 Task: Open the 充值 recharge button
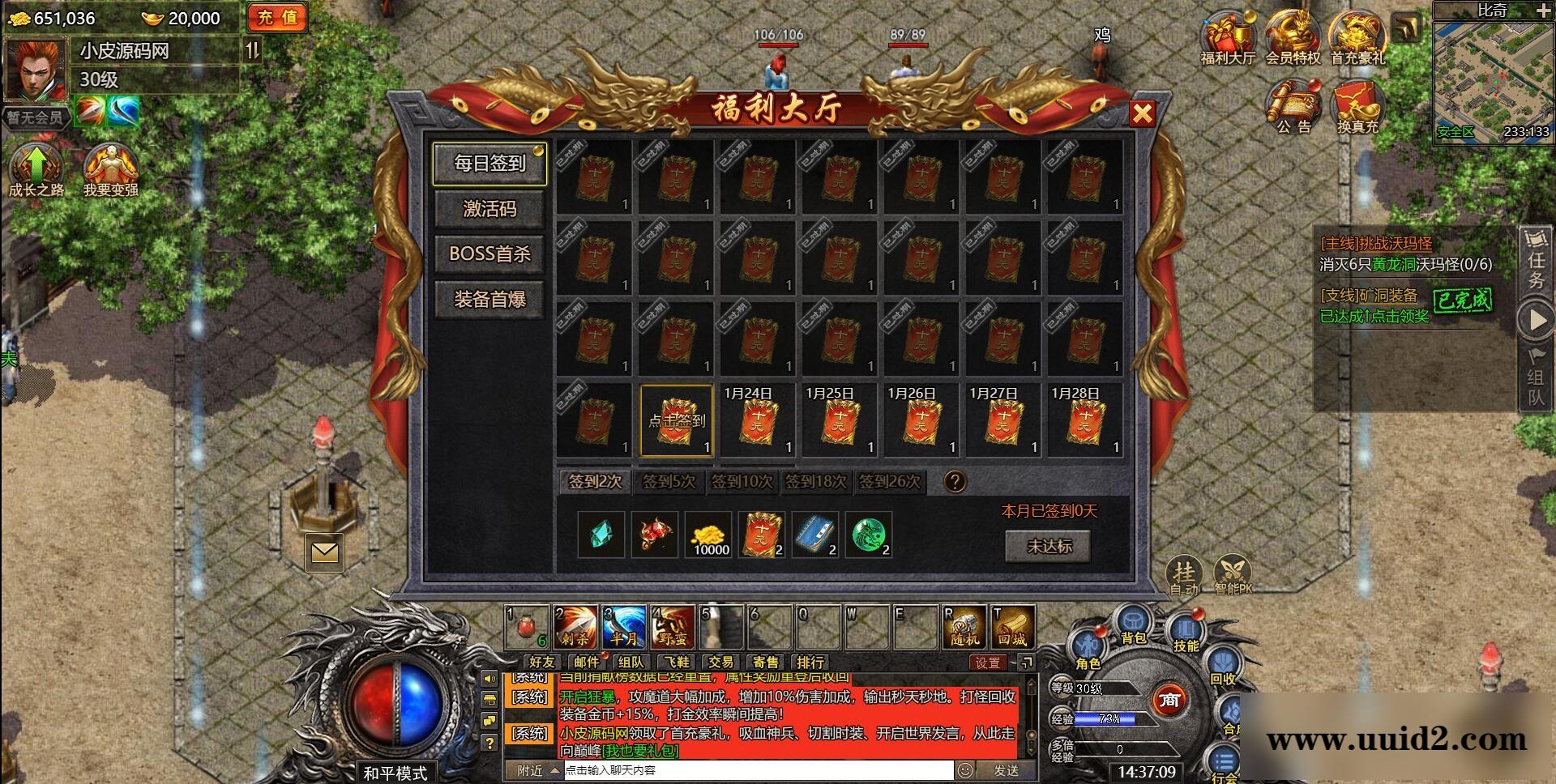click(x=277, y=18)
